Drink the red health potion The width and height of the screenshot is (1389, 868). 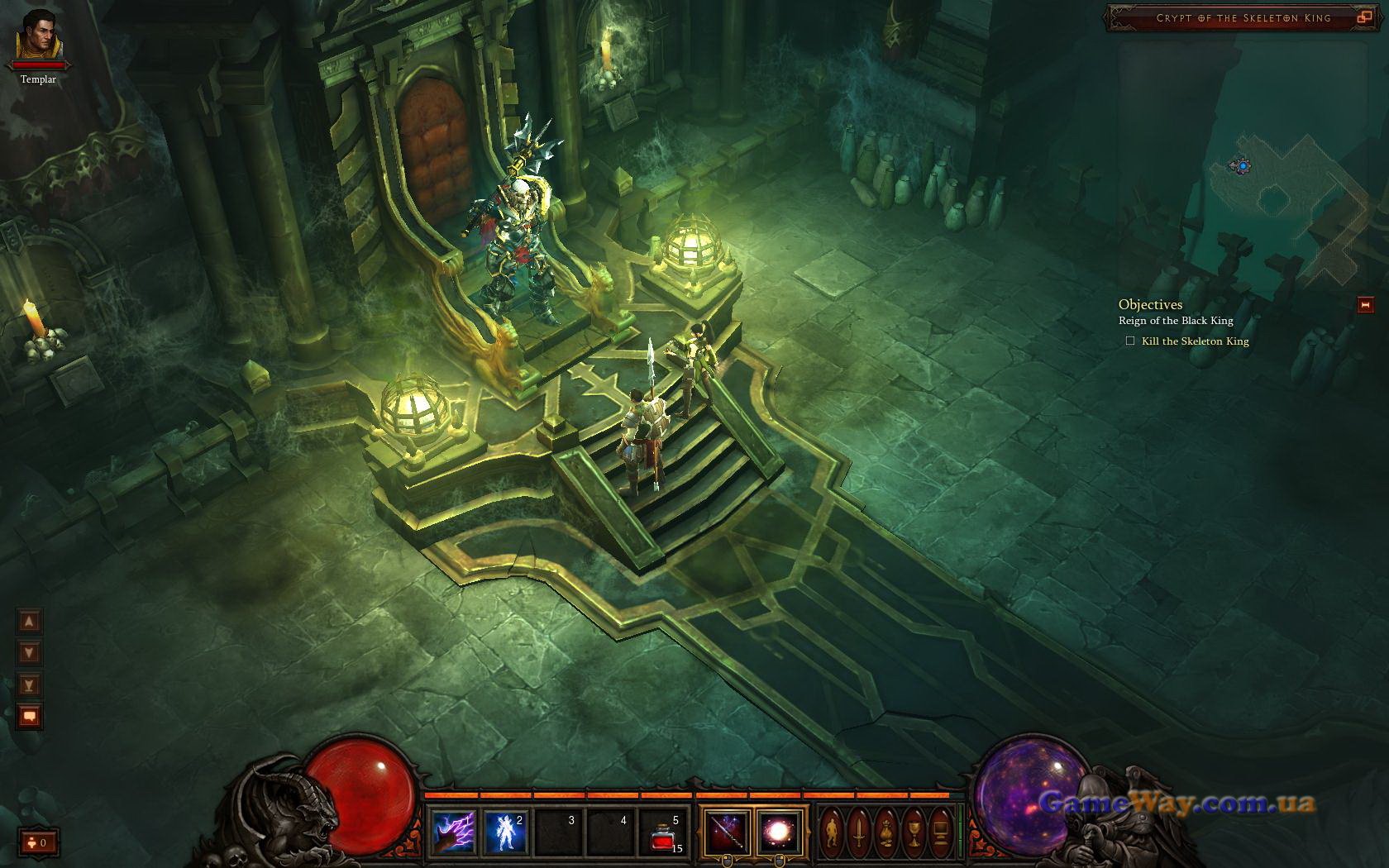664,832
